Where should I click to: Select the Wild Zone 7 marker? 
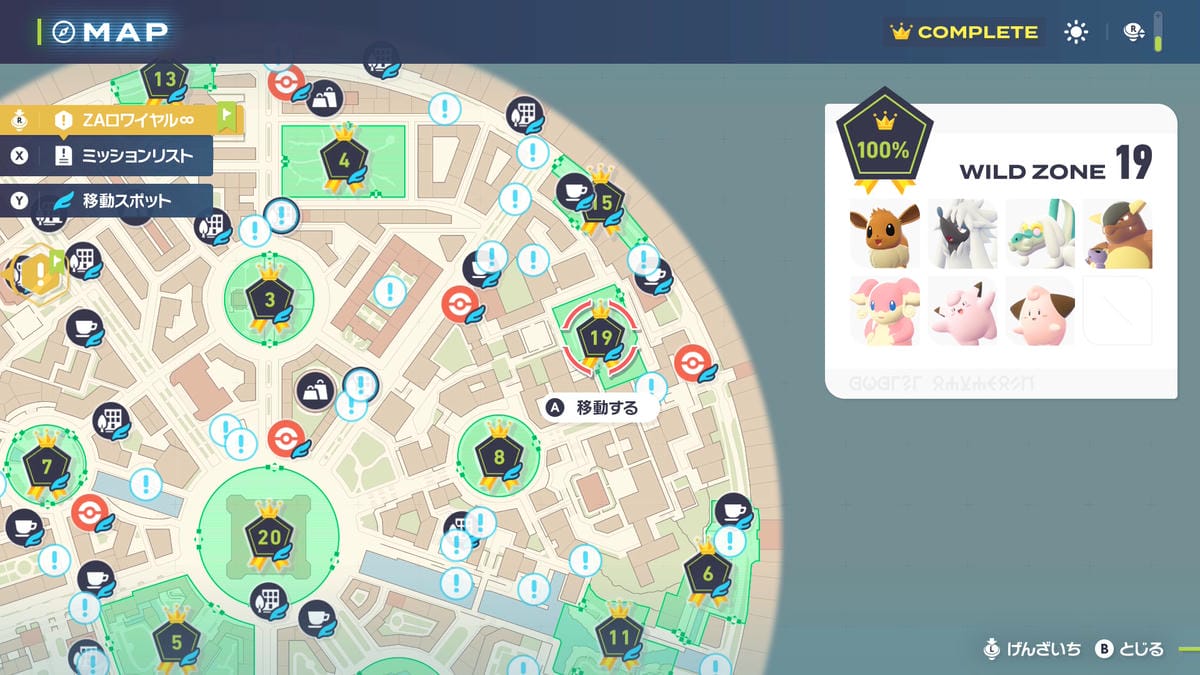[x=46, y=465]
